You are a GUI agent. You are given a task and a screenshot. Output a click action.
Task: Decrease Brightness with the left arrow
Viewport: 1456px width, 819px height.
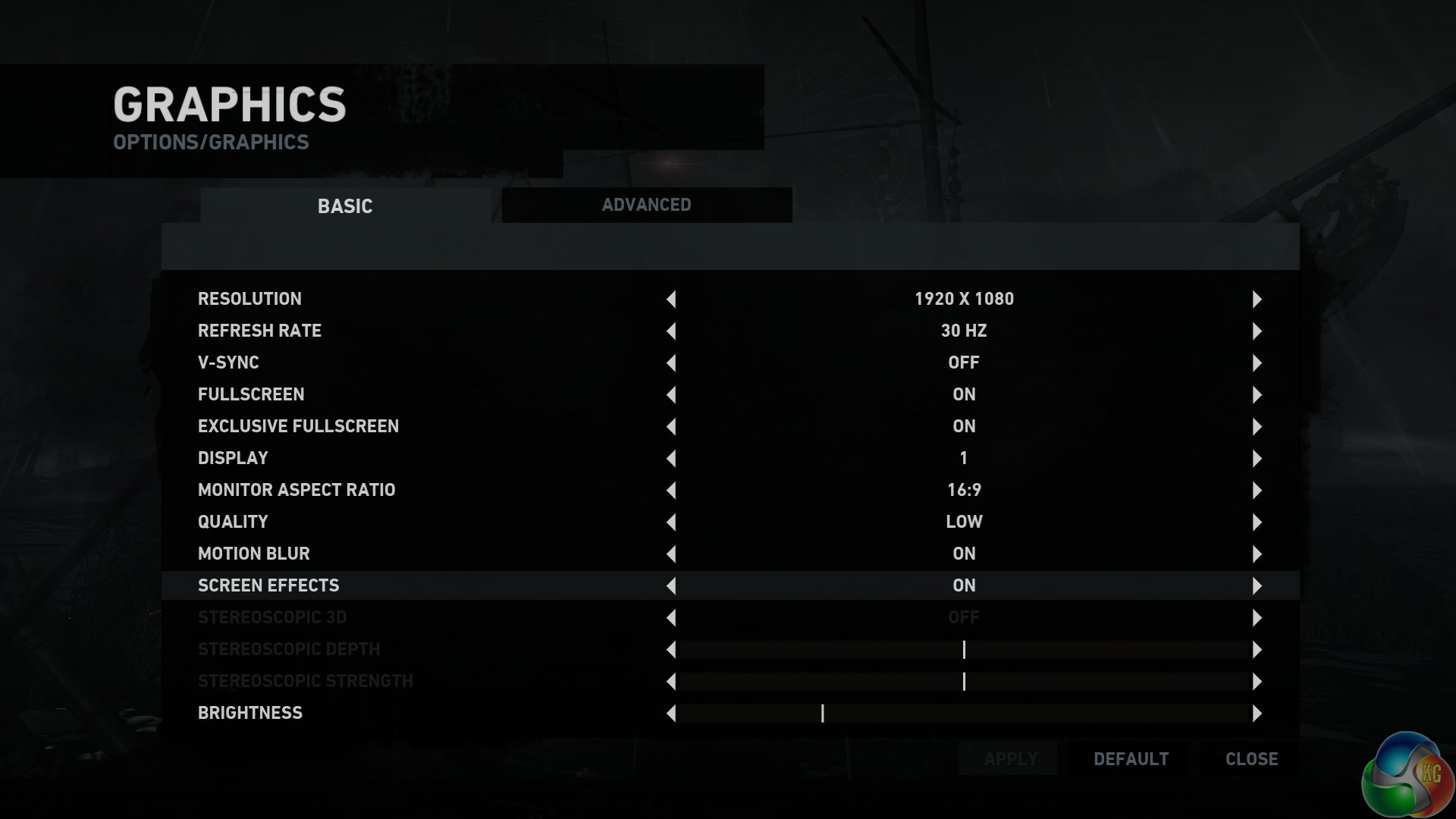click(x=671, y=714)
